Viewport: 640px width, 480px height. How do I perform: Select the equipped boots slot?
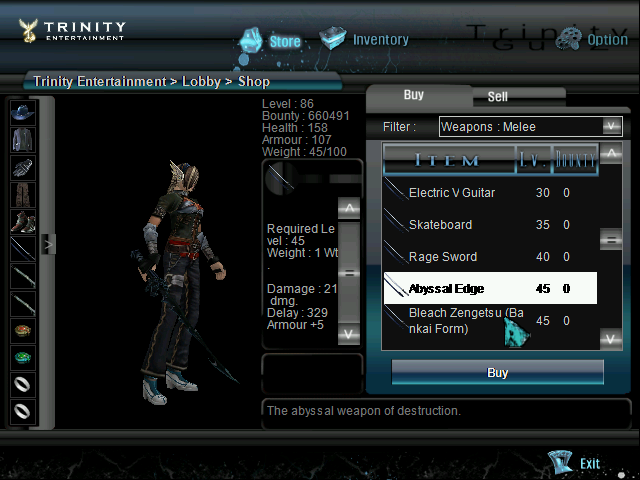(22, 221)
